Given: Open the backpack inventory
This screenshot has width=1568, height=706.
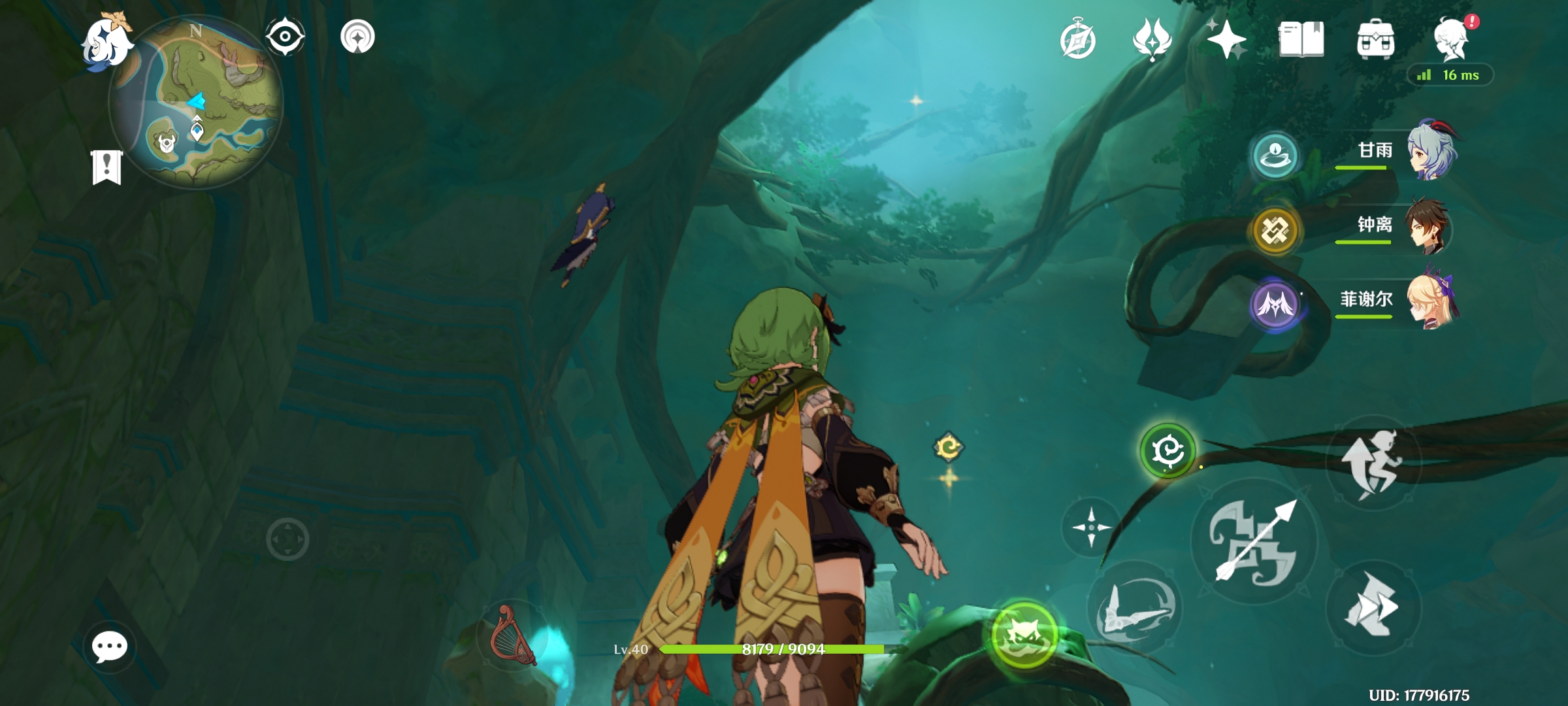Looking at the screenshot, I should pyautogui.click(x=1375, y=39).
